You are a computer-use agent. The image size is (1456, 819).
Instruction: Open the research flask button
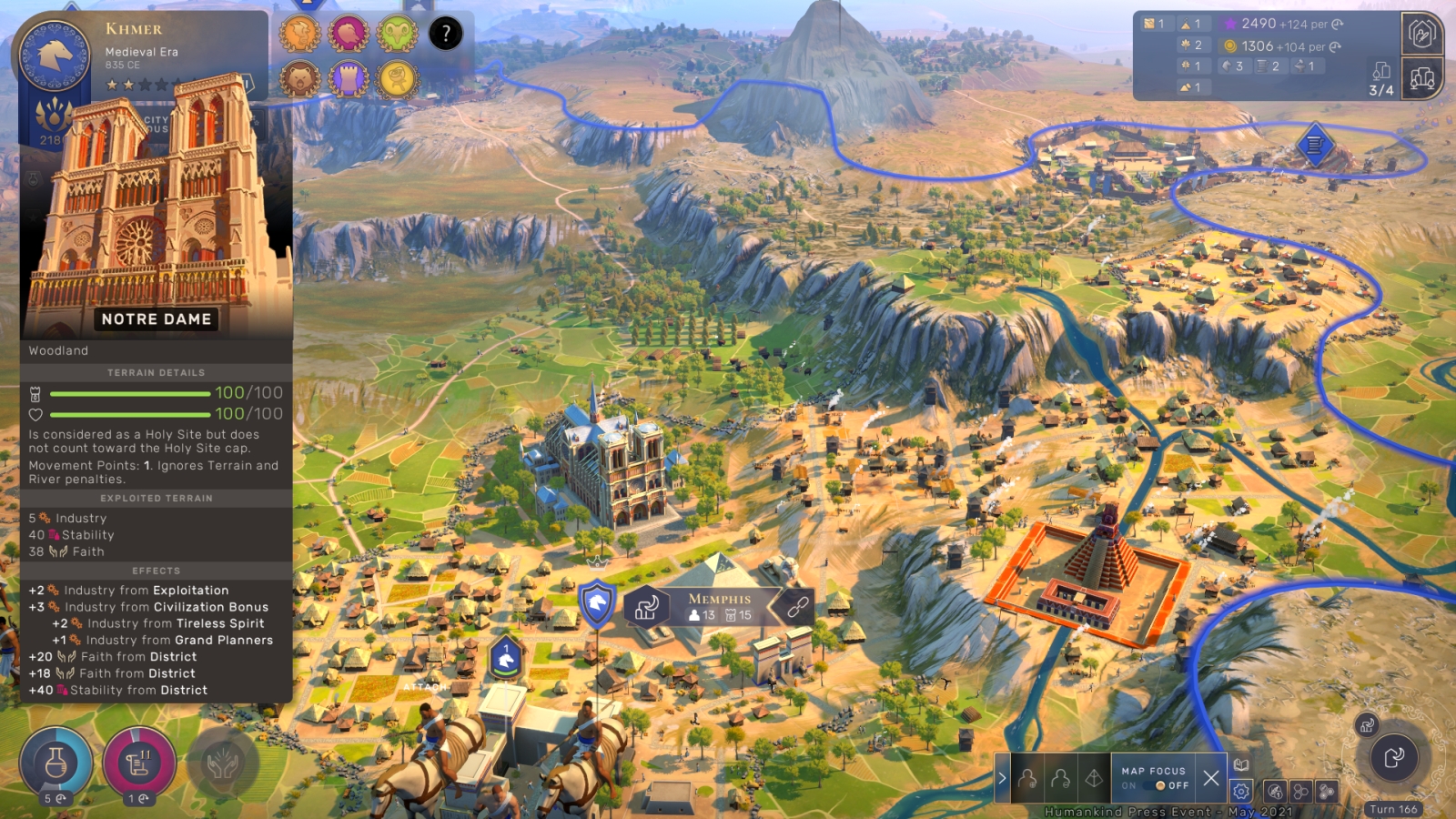(x=56, y=763)
